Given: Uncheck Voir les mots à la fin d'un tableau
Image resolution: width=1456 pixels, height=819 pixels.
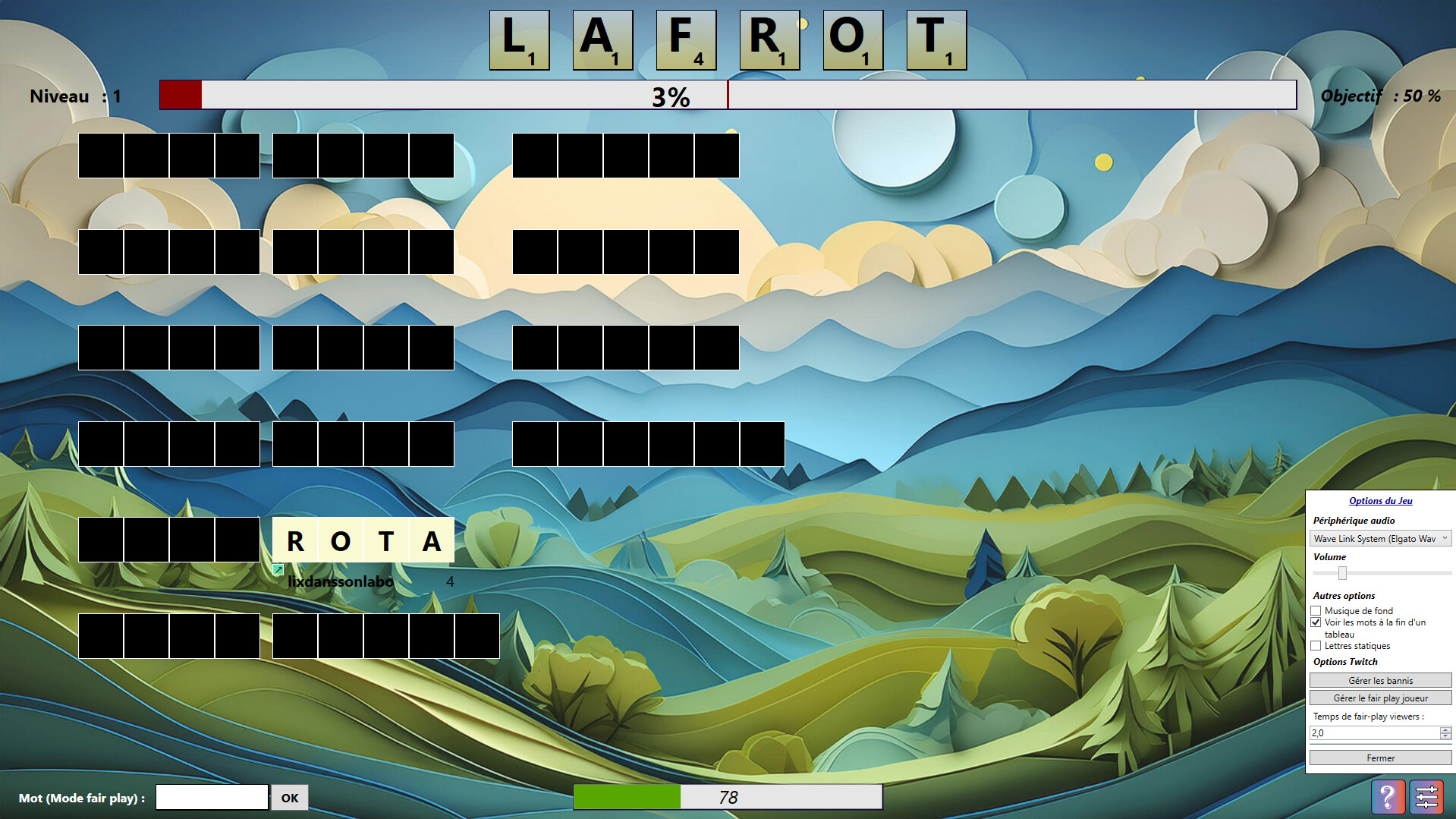Looking at the screenshot, I should (x=1316, y=622).
